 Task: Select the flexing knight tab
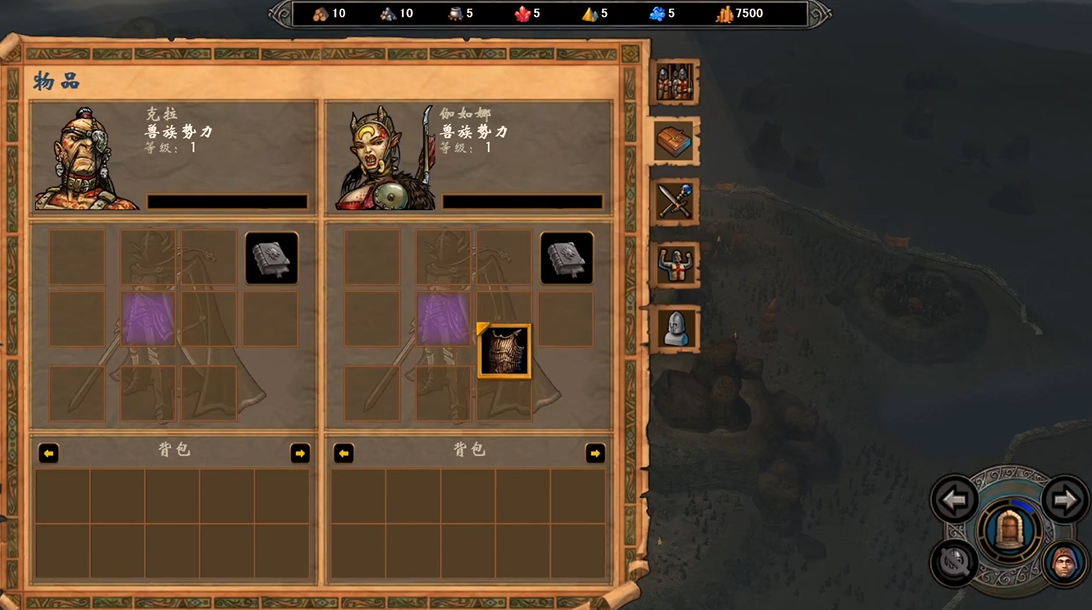click(675, 265)
